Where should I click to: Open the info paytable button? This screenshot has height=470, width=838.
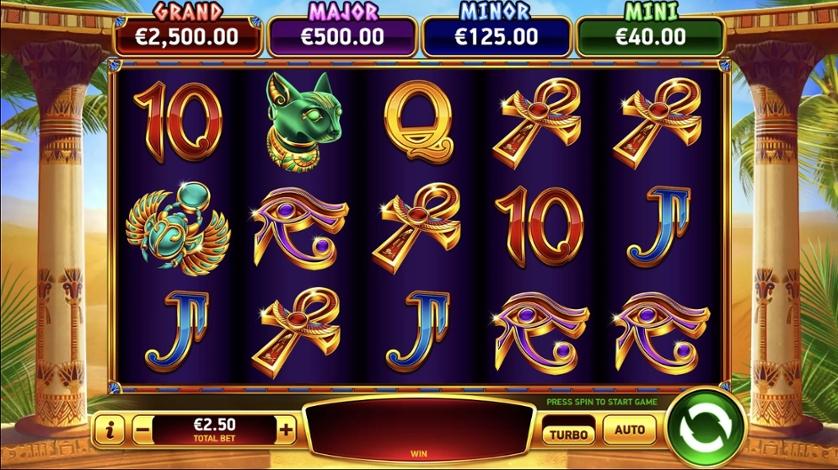point(109,431)
